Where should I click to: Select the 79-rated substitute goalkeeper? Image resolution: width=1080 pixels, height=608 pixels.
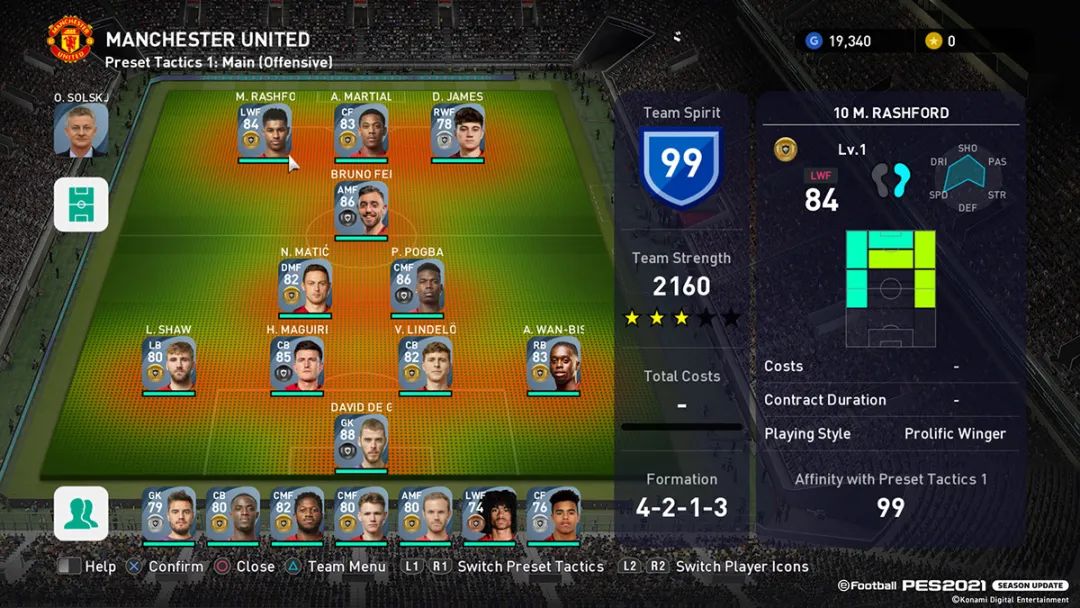tap(168, 514)
